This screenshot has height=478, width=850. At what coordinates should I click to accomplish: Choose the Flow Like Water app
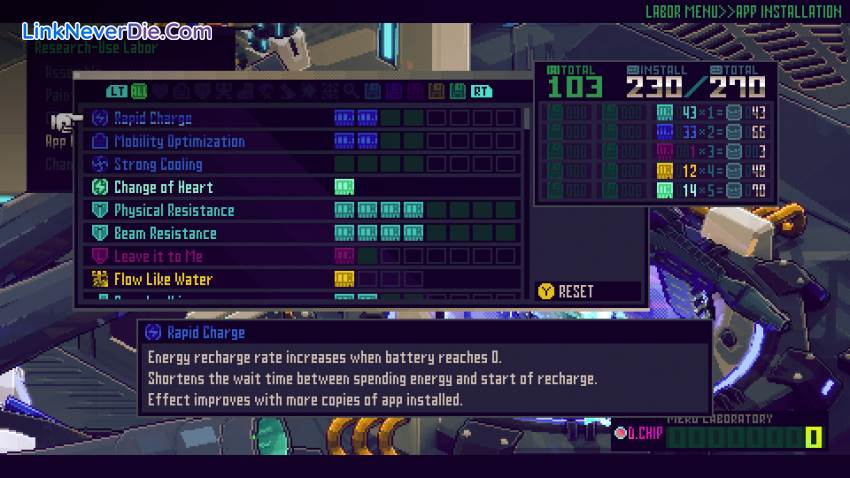click(162, 279)
